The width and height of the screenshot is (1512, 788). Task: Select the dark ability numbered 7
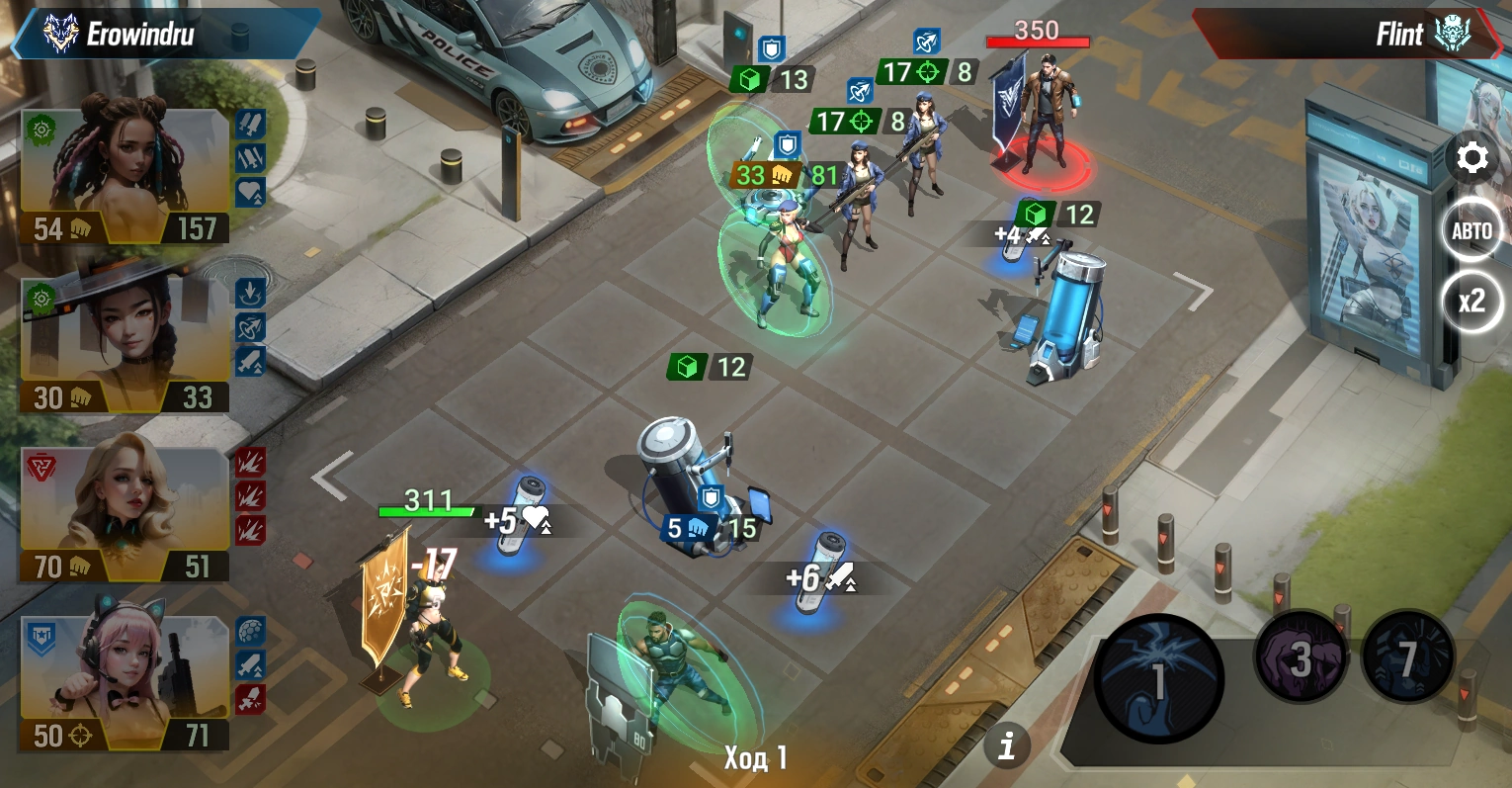(1407, 657)
